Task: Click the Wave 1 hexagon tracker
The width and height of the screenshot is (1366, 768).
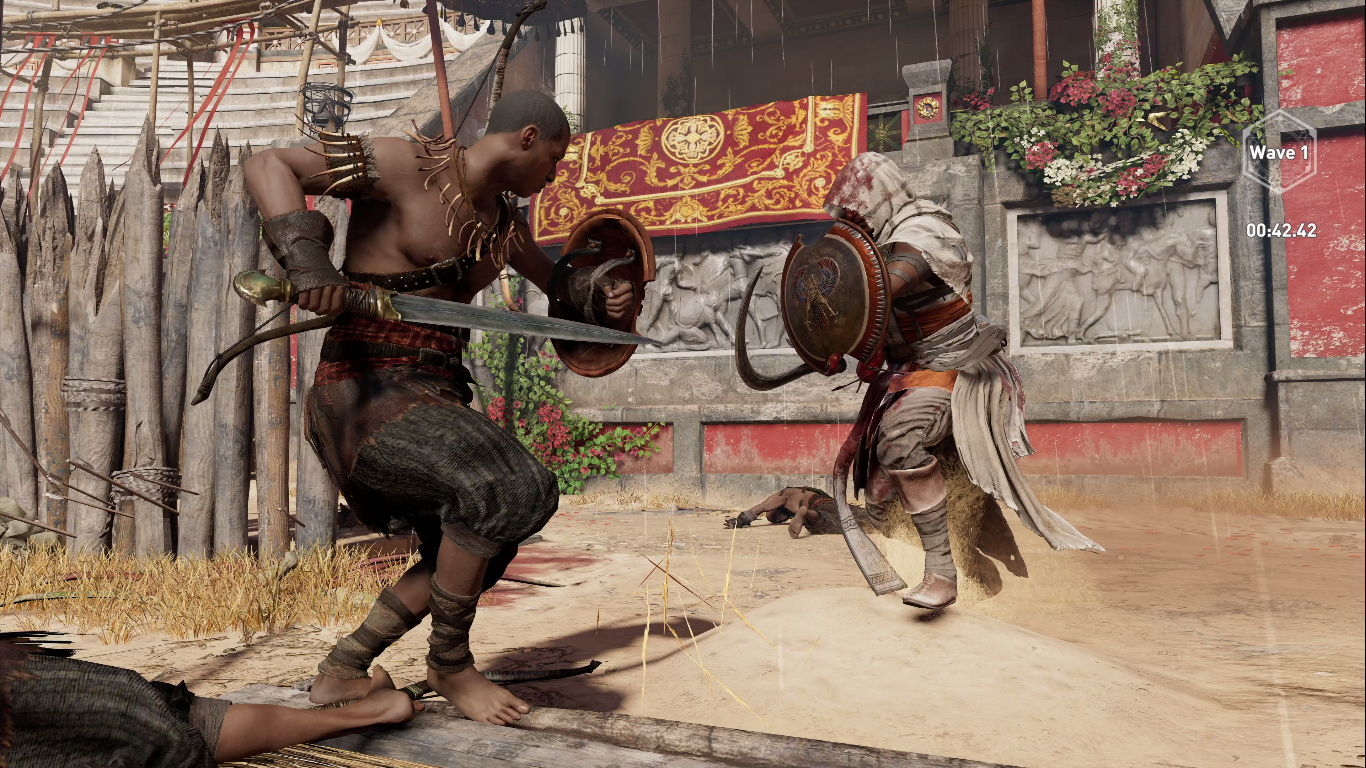Action: click(1279, 153)
